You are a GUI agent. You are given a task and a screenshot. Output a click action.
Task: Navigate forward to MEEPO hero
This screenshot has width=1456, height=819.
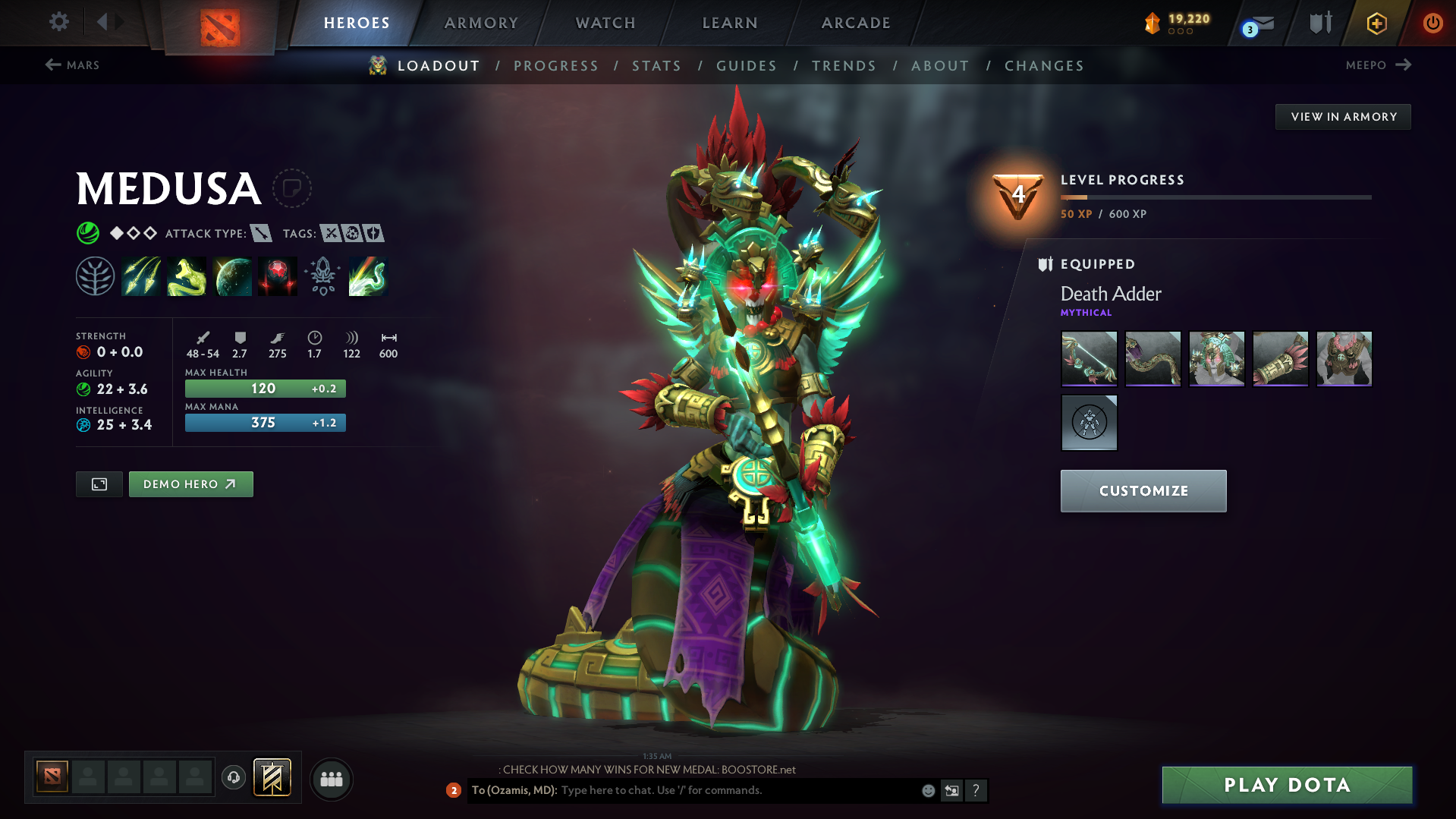click(1378, 65)
